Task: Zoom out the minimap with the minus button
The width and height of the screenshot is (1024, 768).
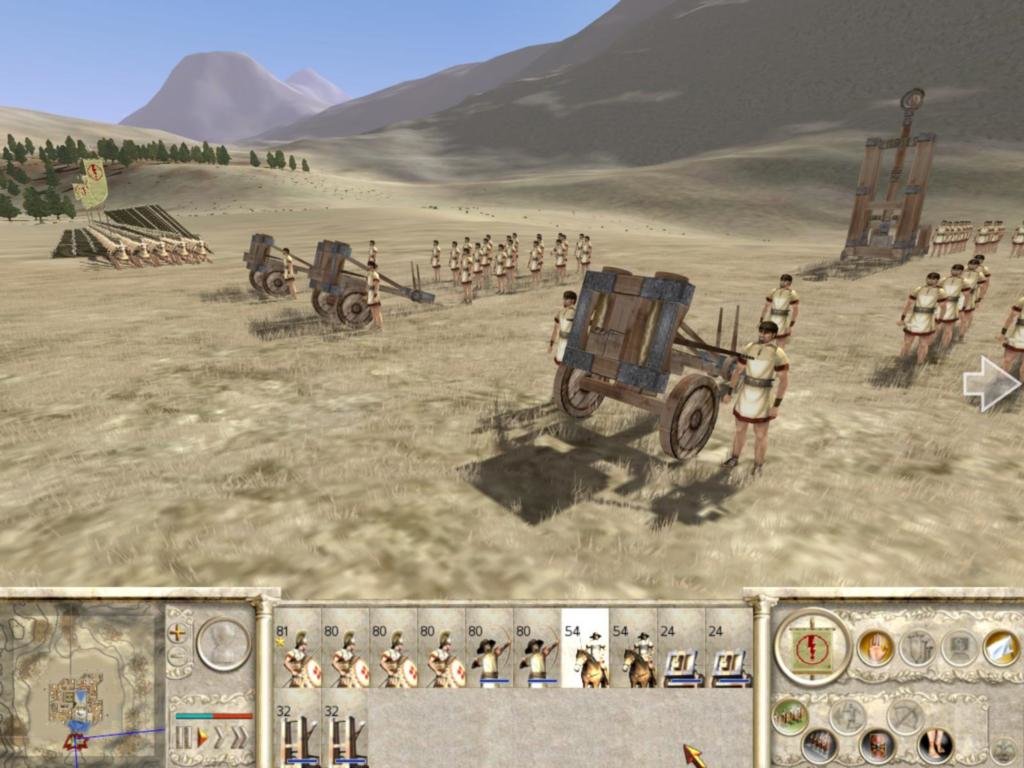Action: 179,656
